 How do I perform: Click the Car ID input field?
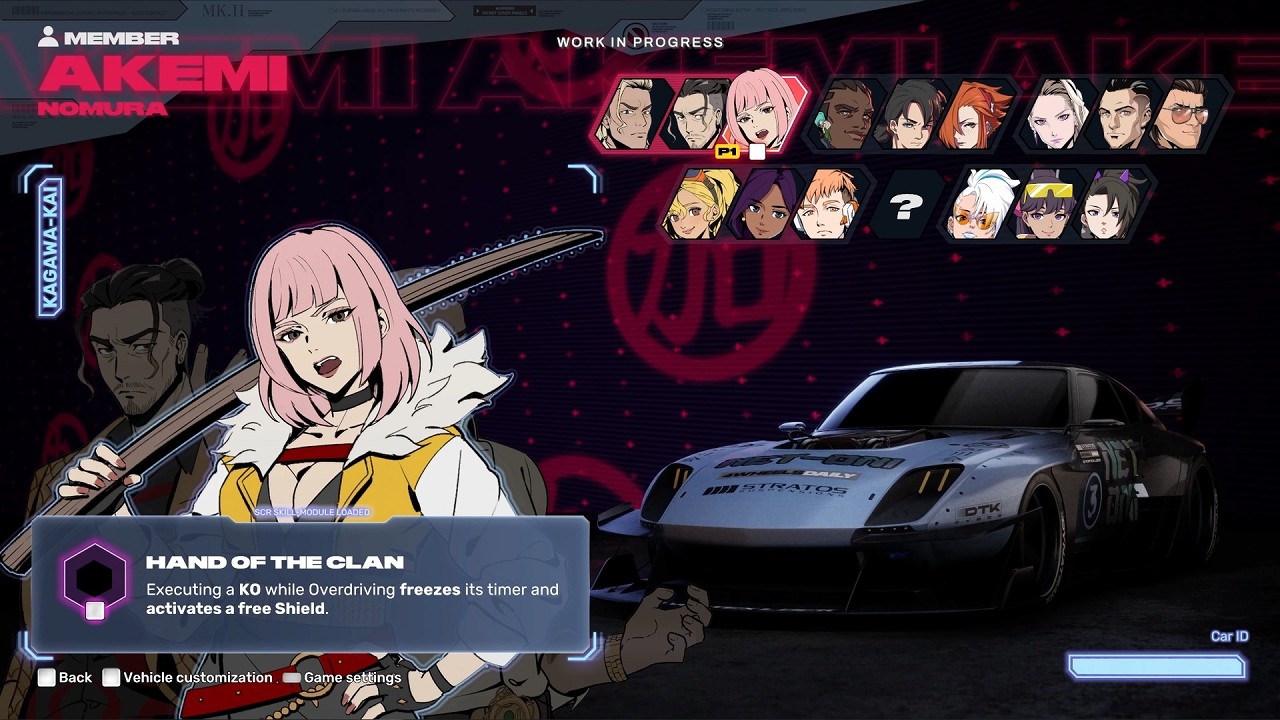tap(1155, 667)
